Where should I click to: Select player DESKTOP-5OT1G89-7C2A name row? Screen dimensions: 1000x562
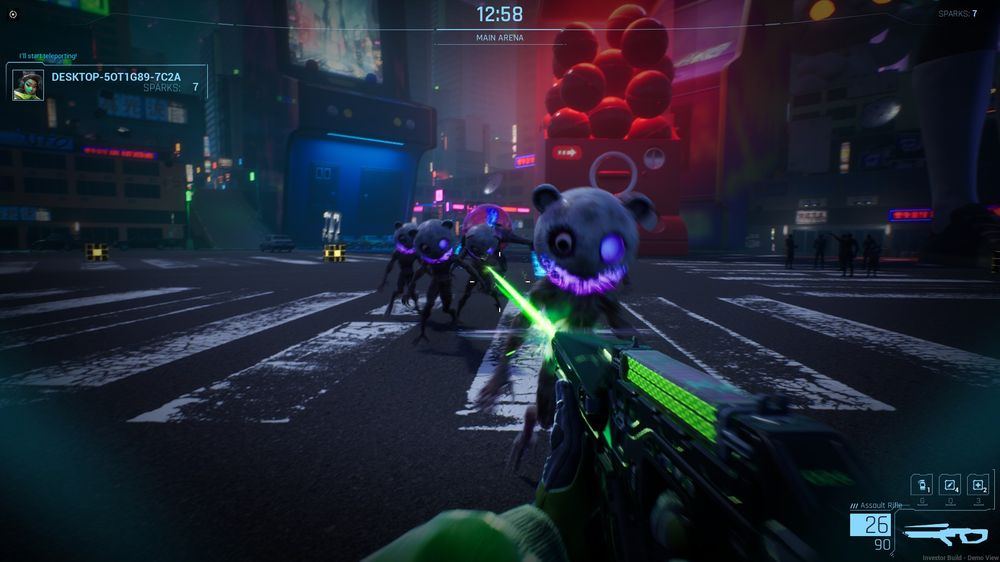coord(116,76)
